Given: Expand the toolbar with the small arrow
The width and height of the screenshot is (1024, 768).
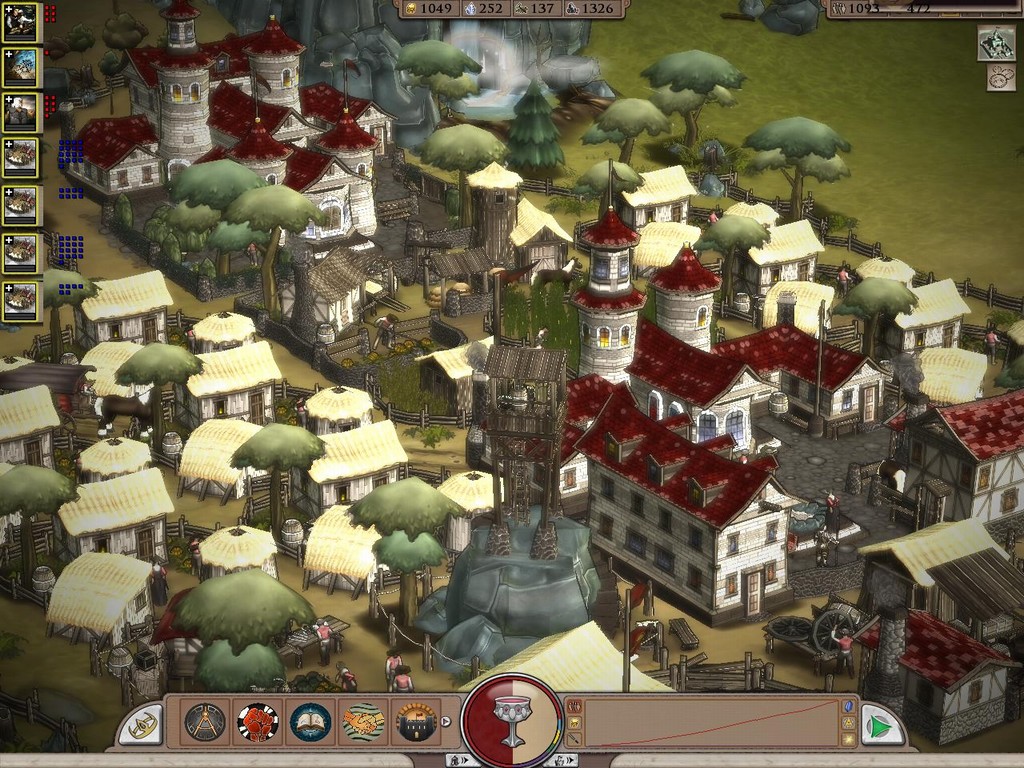Looking at the screenshot, I should pos(446,722).
